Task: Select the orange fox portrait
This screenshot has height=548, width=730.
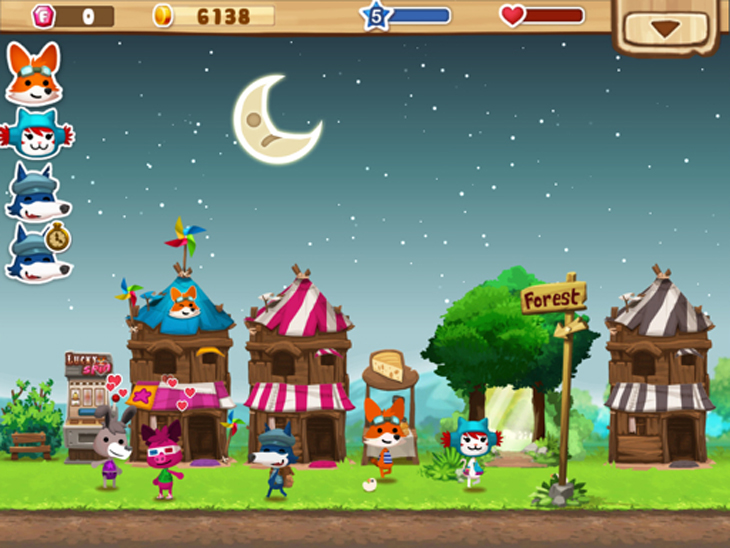Action: [x=33, y=75]
